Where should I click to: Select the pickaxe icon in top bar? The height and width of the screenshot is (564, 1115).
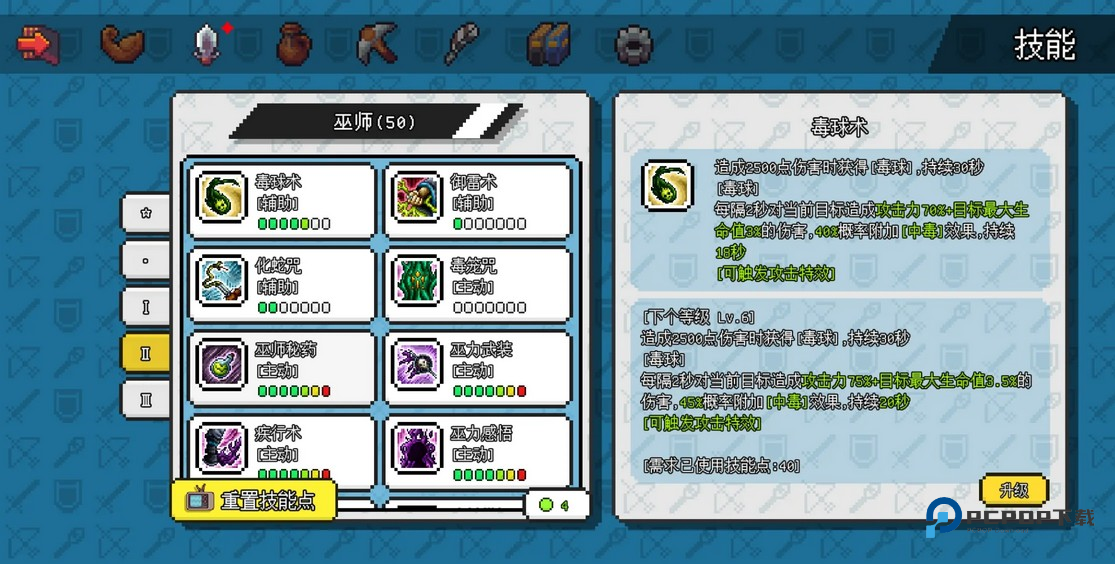(x=377, y=44)
